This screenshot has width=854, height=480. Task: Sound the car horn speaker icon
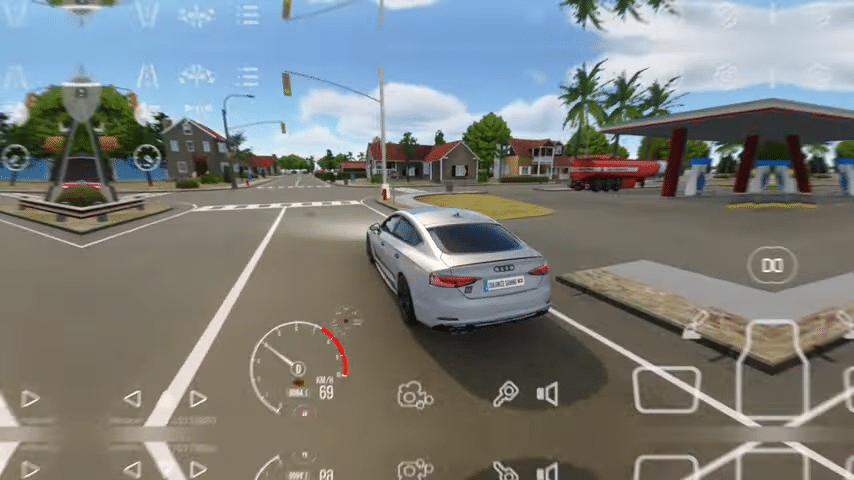pyautogui.click(x=547, y=394)
